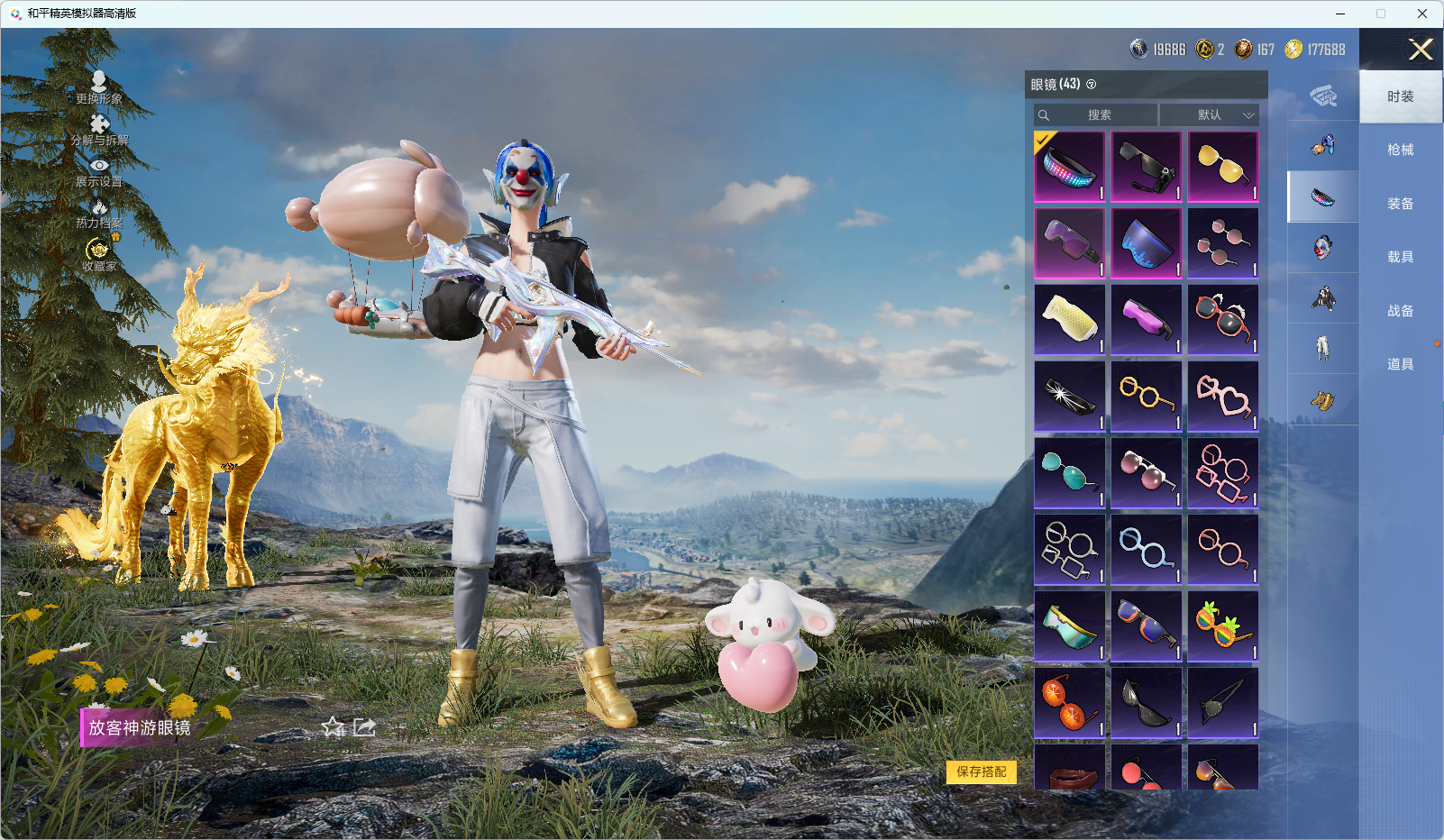Open the 收藏家 collector menu
The height and width of the screenshot is (840, 1444).
click(99, 255)
